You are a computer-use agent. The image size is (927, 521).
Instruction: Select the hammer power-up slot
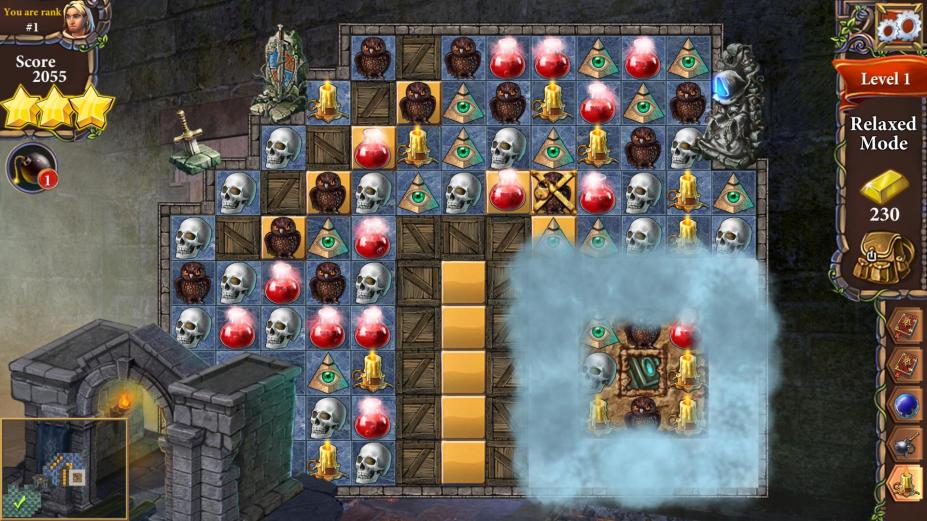pyautogui.click(x=905, y=446)
